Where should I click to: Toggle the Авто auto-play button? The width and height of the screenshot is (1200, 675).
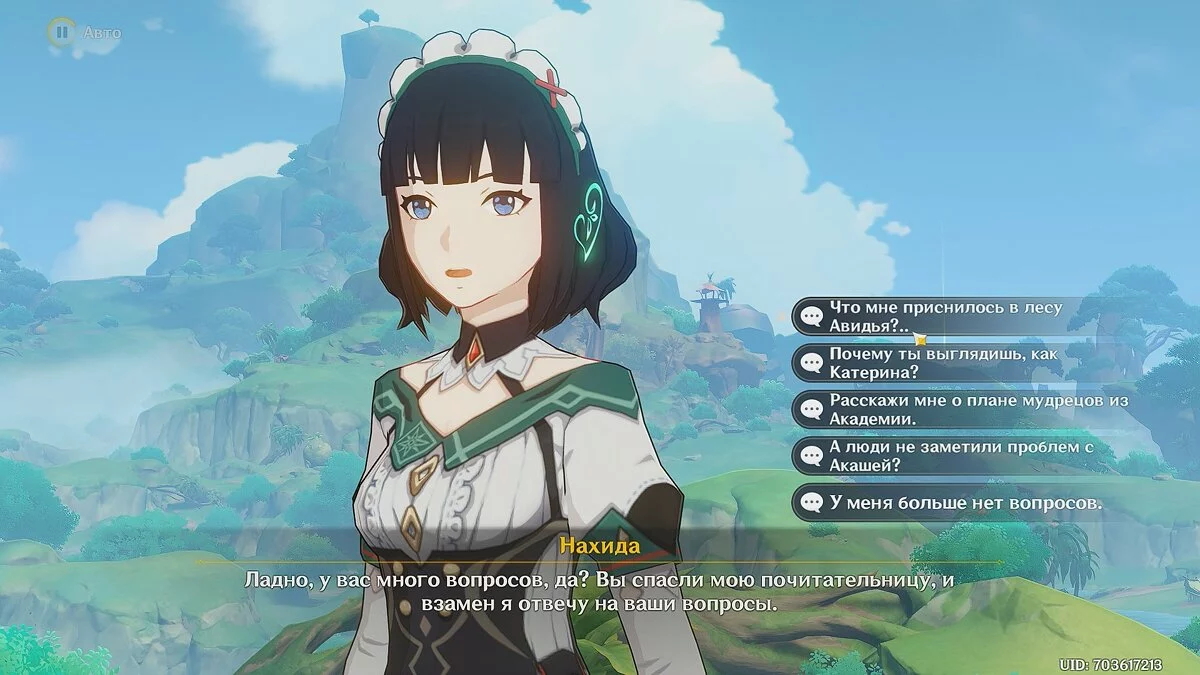(x=62, y=33)
